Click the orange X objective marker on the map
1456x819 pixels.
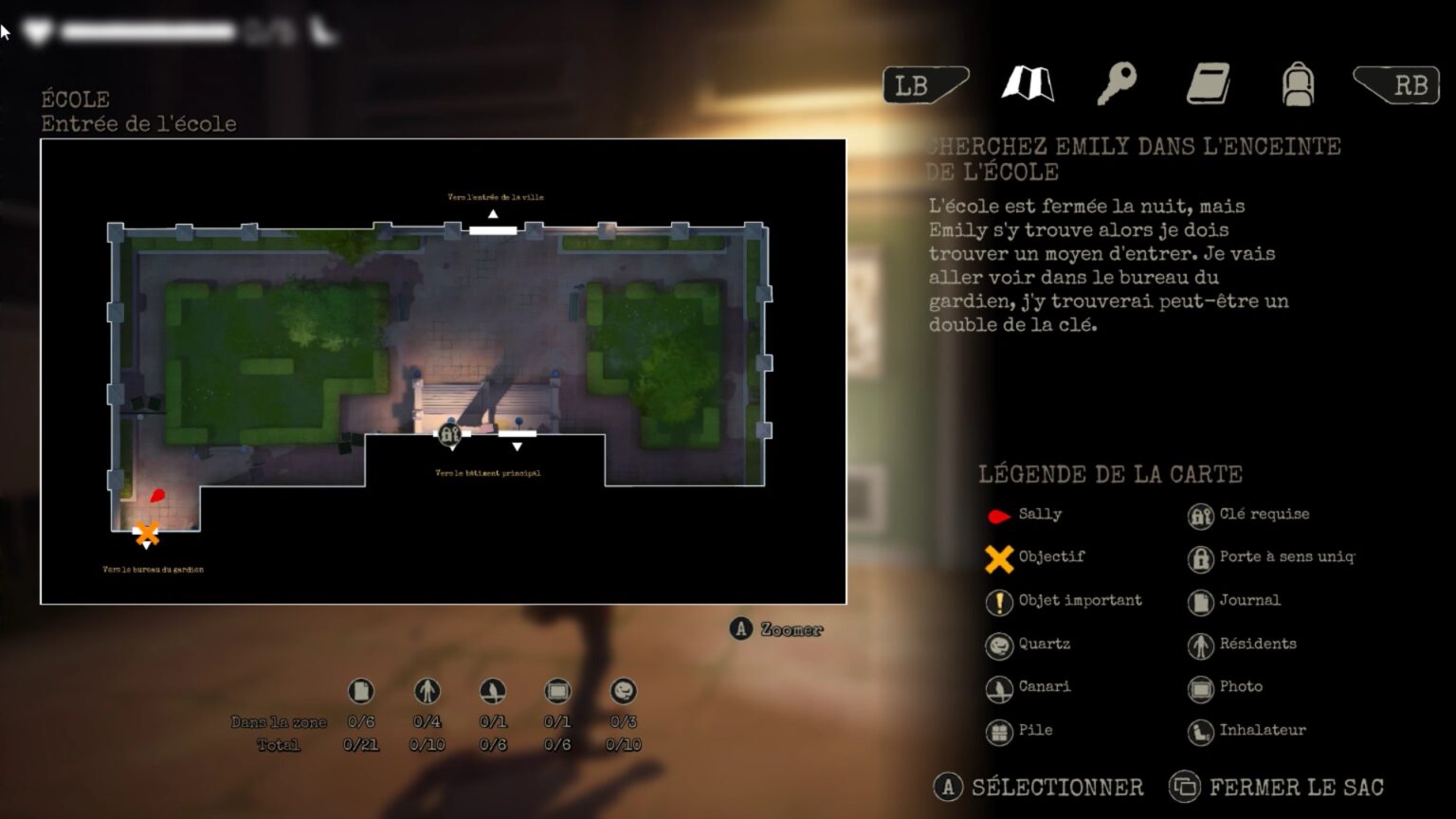(x=146, y=534)
